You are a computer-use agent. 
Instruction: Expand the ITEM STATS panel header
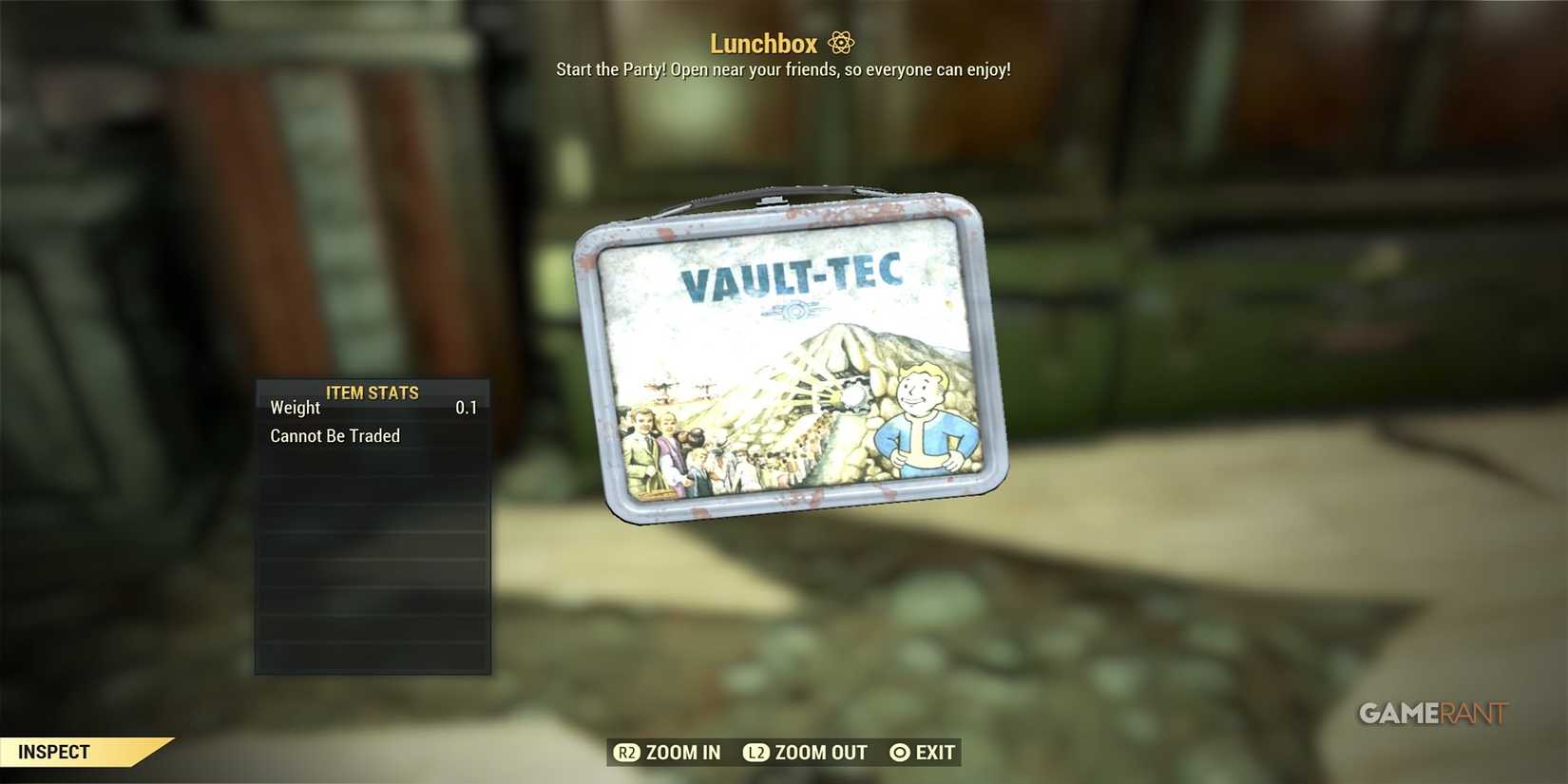coord(372,392)
